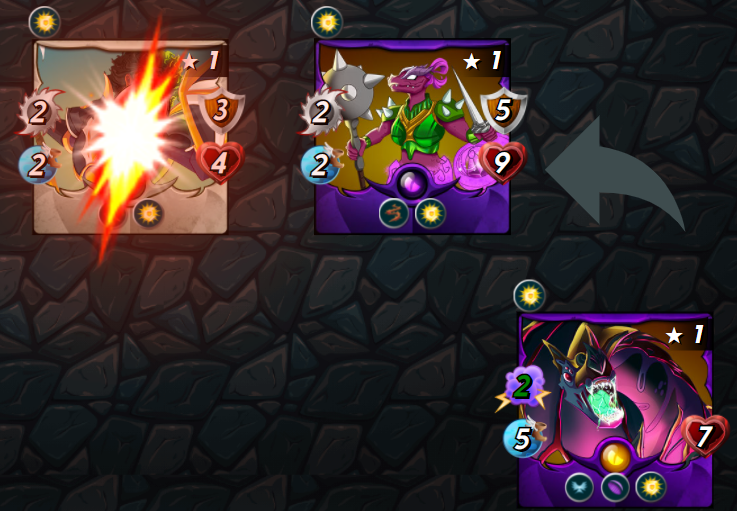Select the Void Dragon card
Image resolution: width=737 pixels, height=511 pixels.
614,408
